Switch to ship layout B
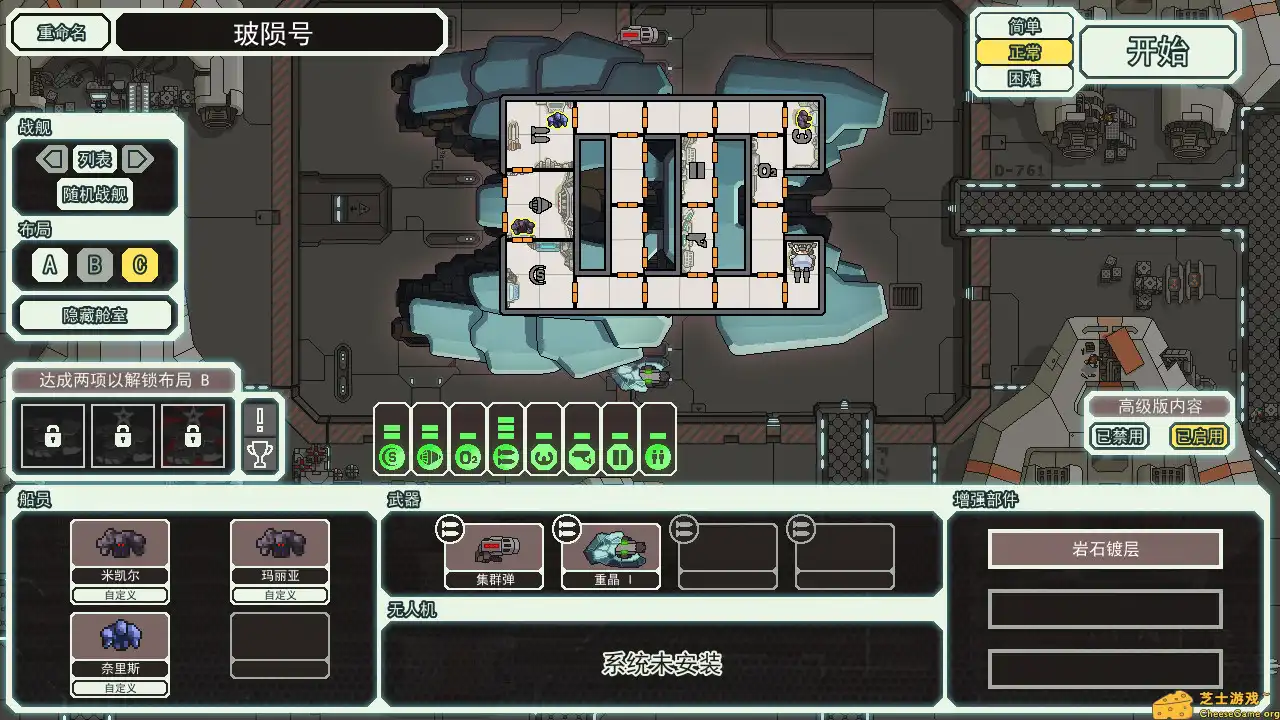Screen dimensions: 1280x720 point(95,267)
